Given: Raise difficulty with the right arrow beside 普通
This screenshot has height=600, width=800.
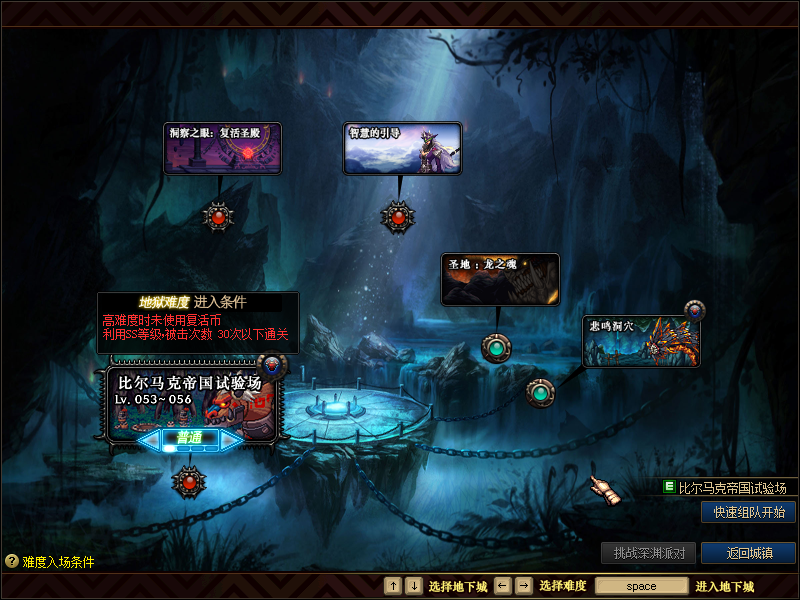Looking at the screenshot, I should [229, 439].
